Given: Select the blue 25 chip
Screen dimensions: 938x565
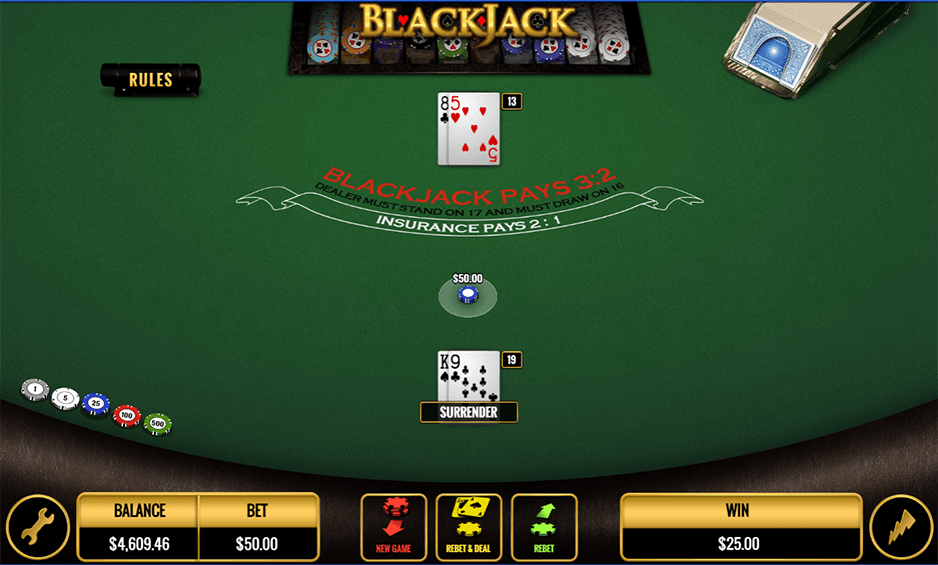Looking at the screenshot, I should pos(96,404).
